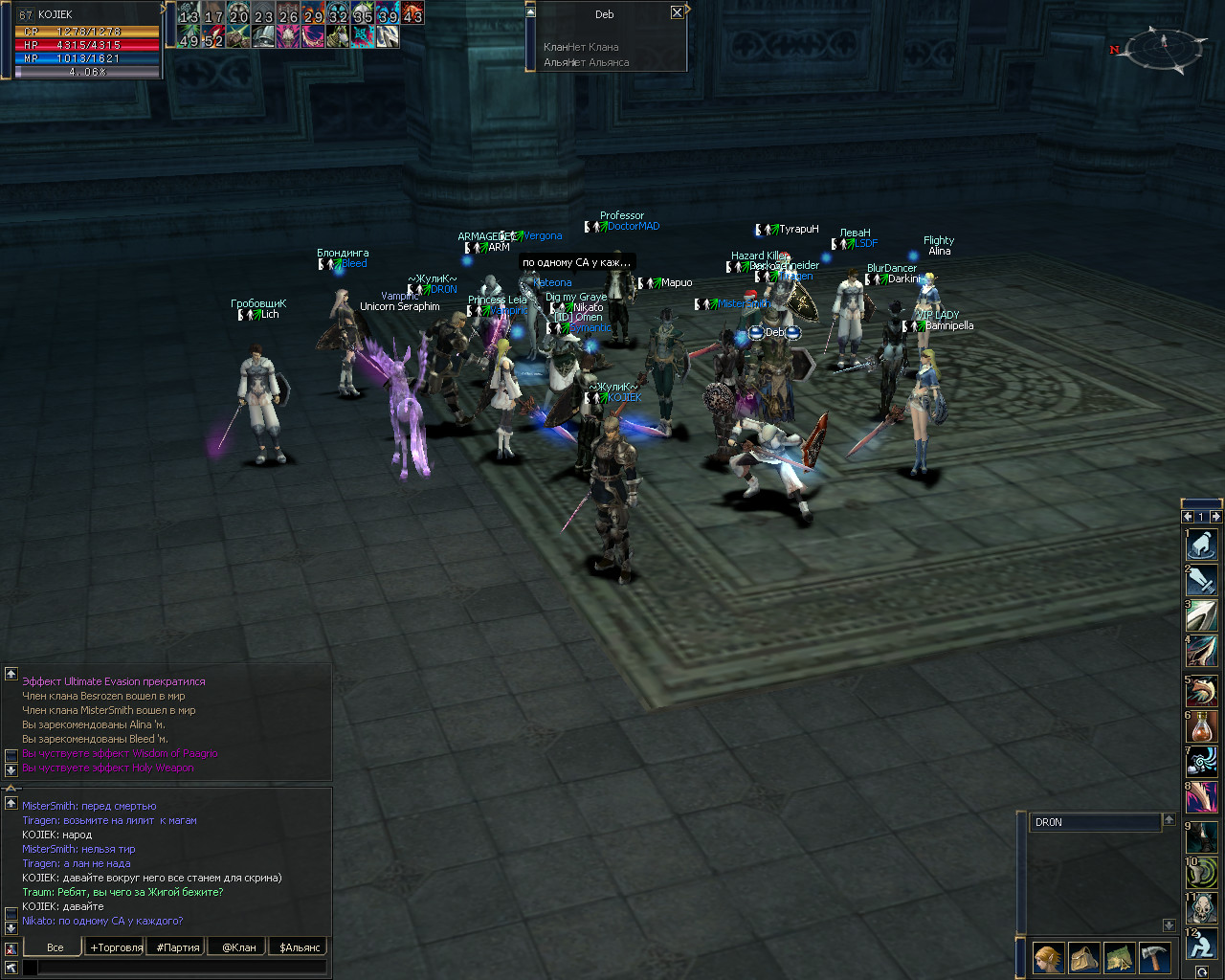Activate the skull skill in slot 11

(x=1202, y=907)
